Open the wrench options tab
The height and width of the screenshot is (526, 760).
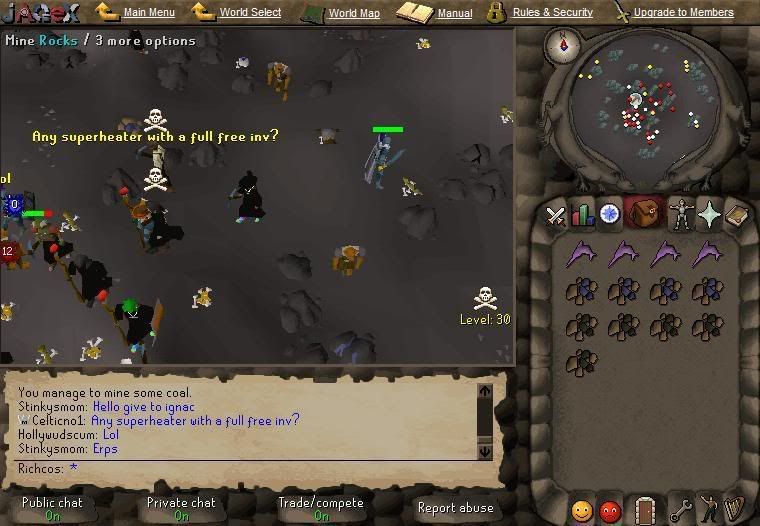(x=681, y=510)
